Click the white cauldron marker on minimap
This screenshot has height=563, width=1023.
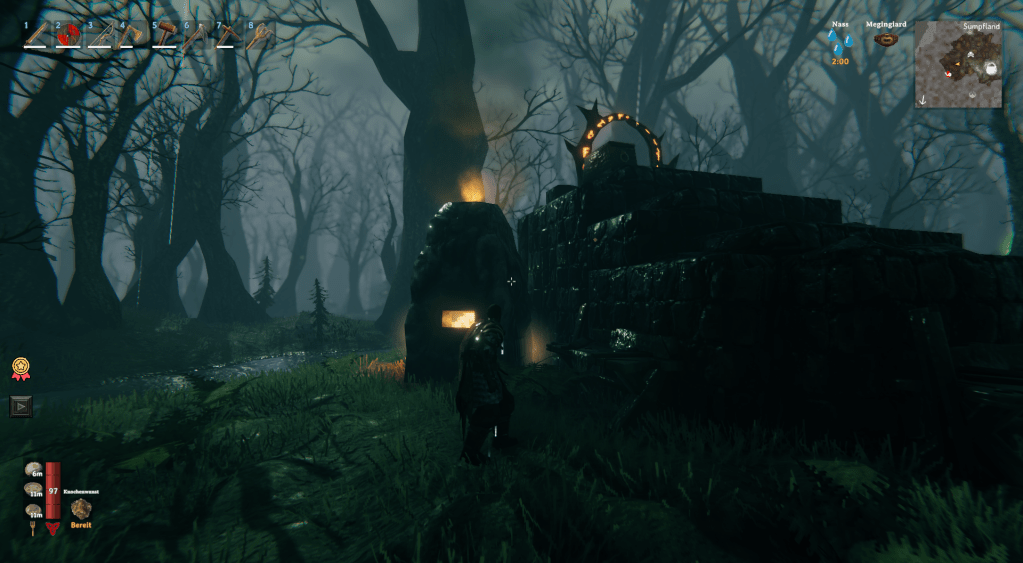[x=991, y=68]
